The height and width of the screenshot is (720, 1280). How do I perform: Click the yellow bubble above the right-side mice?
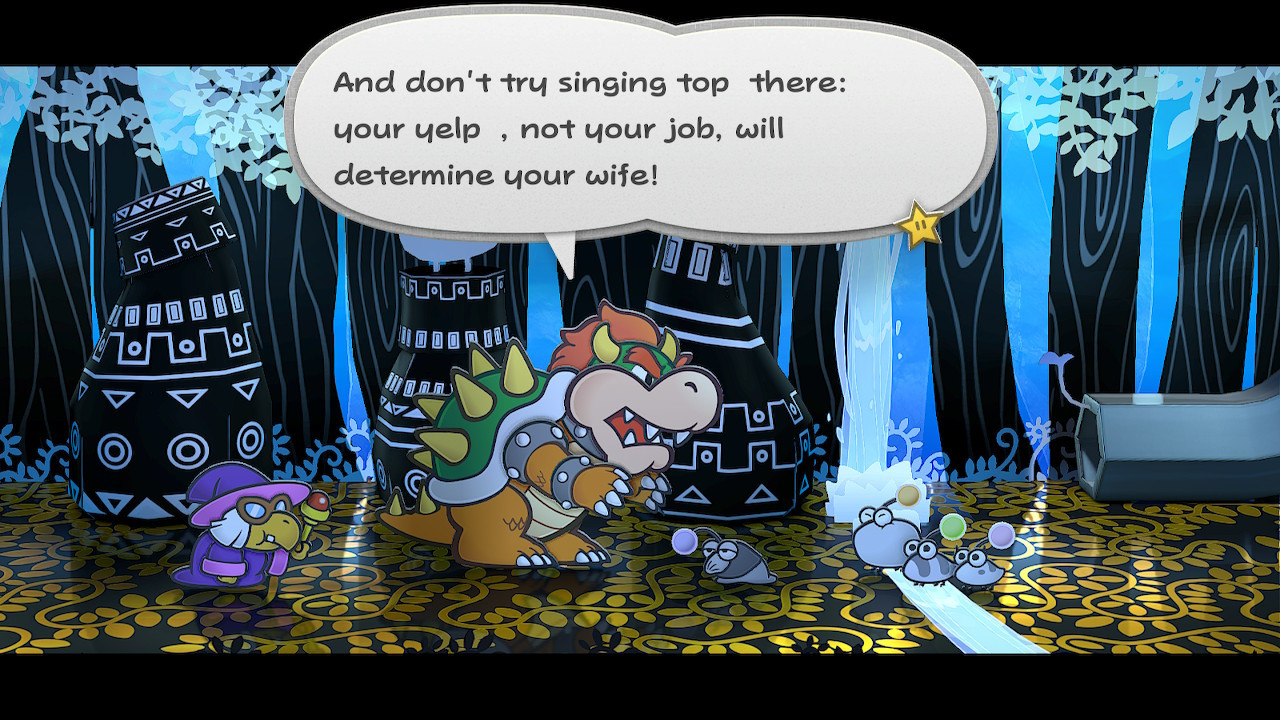tap(907, 495)
